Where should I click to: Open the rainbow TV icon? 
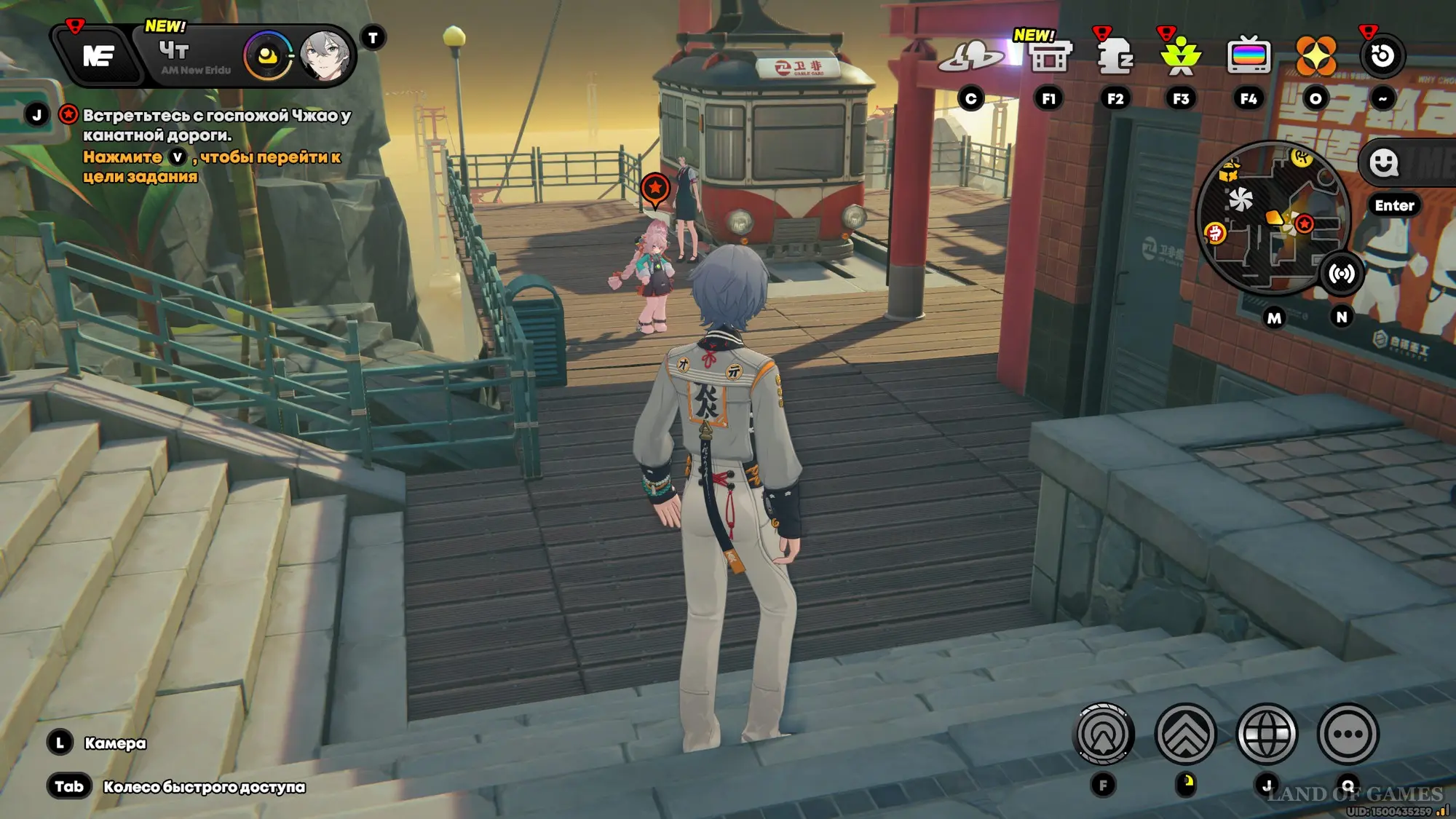[x=1249, y=56]
